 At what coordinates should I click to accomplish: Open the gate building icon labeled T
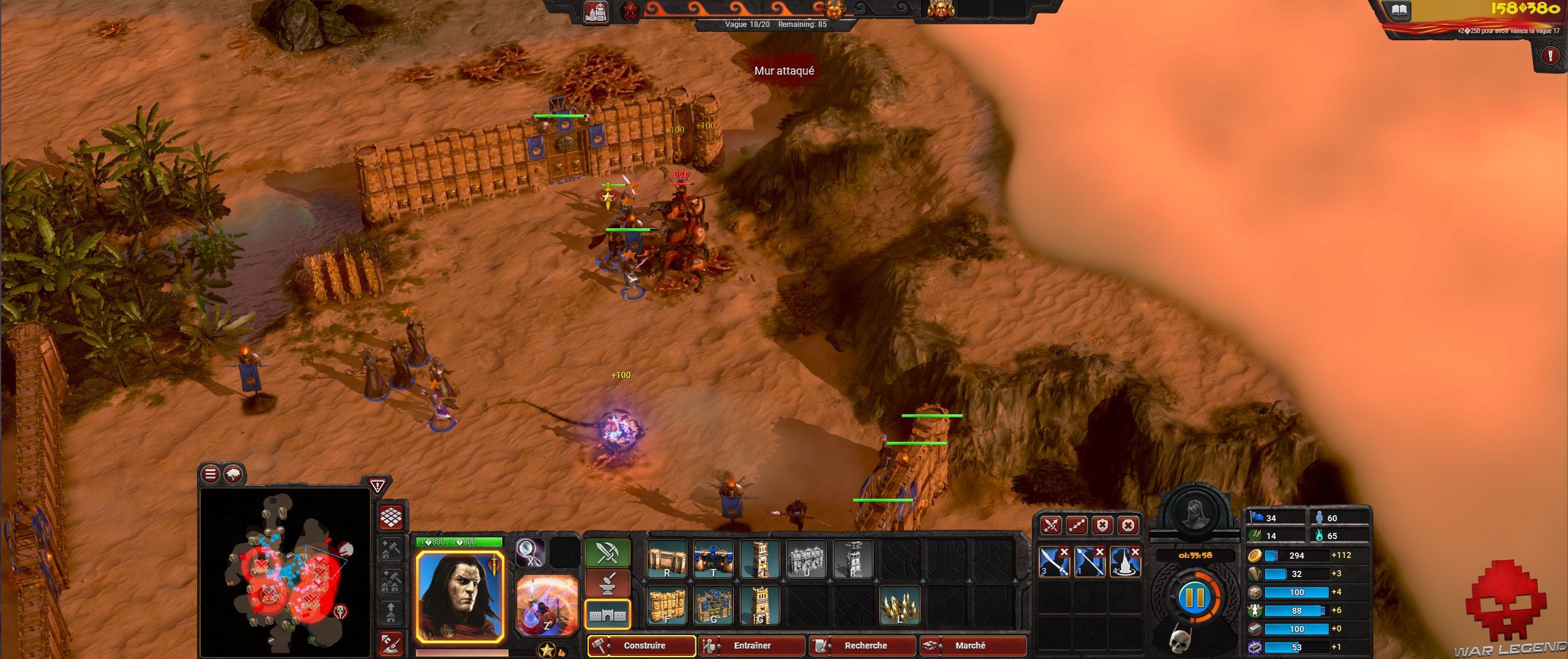pyautogui.click(x=714, y=560)
